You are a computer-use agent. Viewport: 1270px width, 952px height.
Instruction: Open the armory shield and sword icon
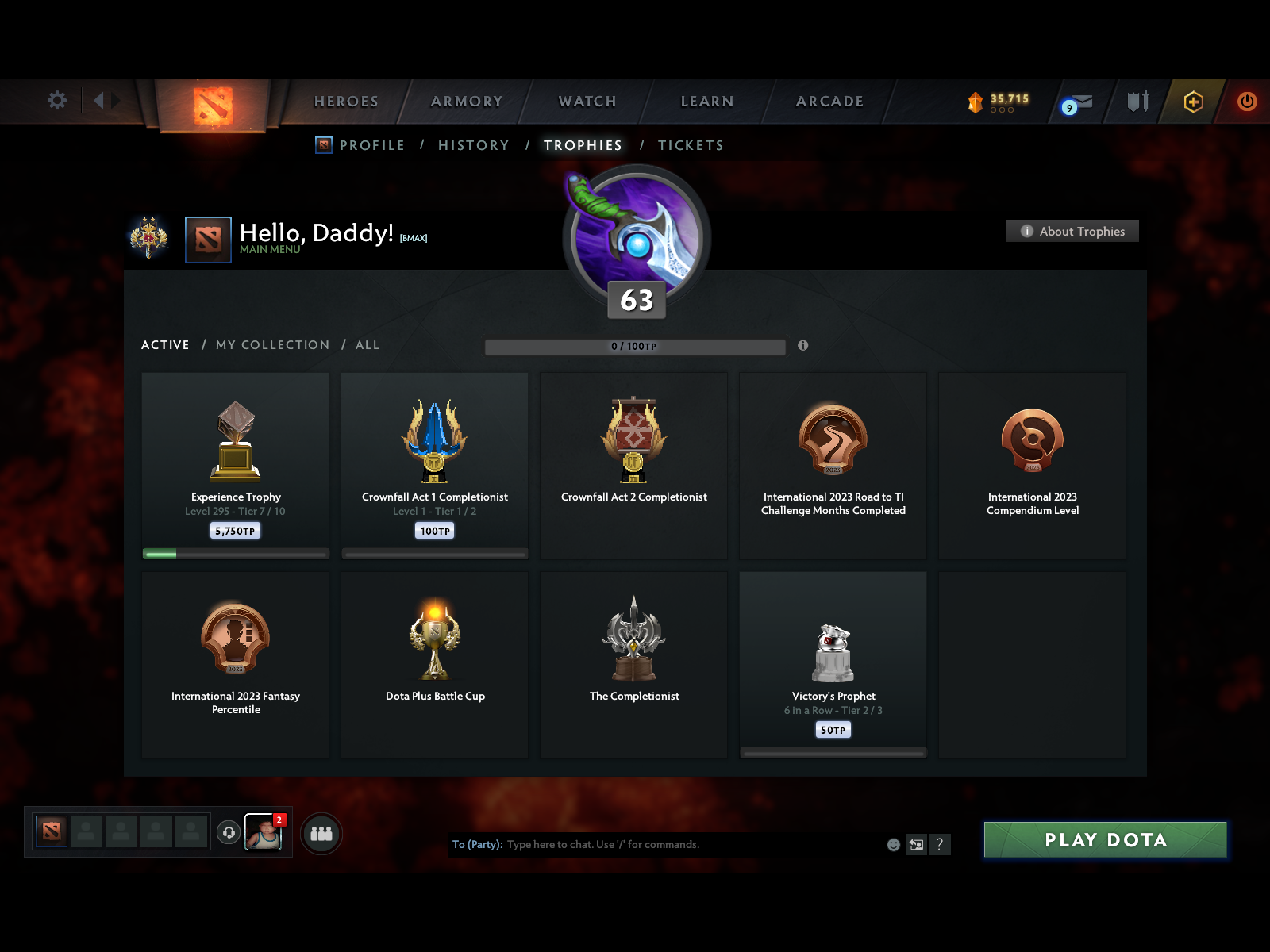(1138, 102)
